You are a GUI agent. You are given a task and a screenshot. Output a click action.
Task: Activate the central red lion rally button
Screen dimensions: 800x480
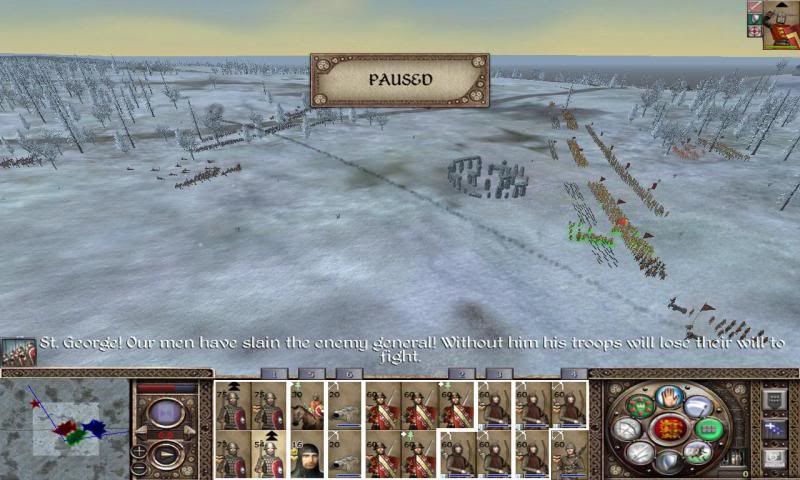pos(669,430)
